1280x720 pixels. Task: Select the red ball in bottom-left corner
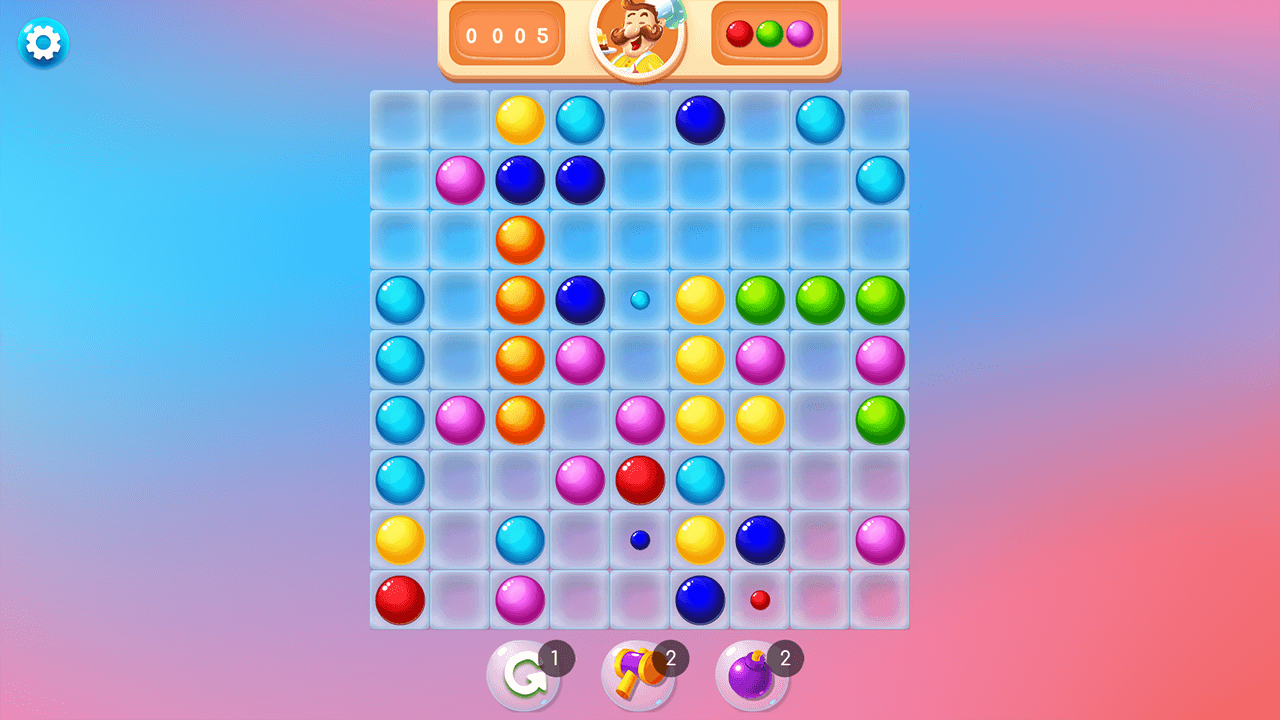(399, 599)
